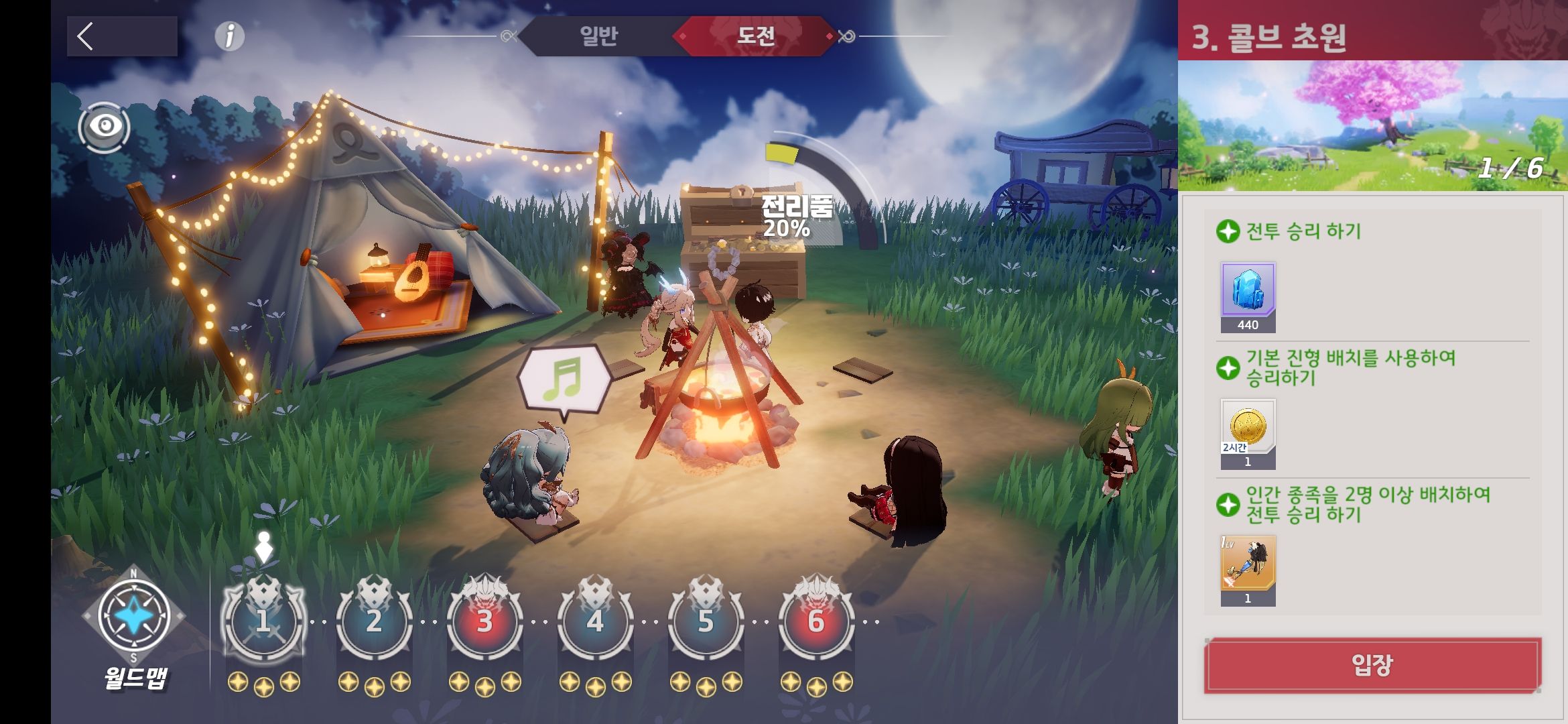Collect the 전리품 loot chest
The width and height of the screenshot is (1568, 724).
click(x=744, y=241)
